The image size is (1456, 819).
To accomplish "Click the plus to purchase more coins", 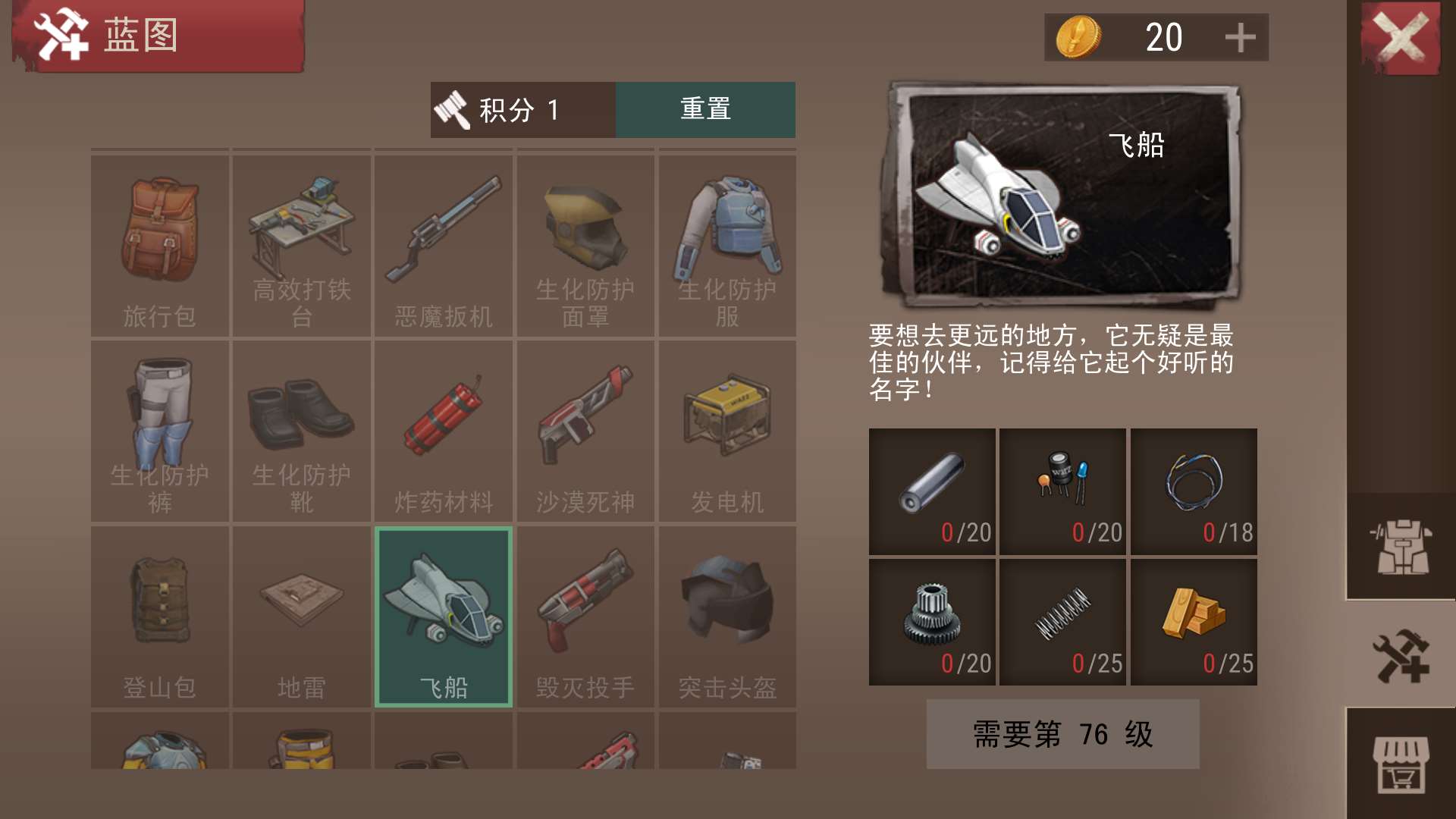I will (1240, 36).
